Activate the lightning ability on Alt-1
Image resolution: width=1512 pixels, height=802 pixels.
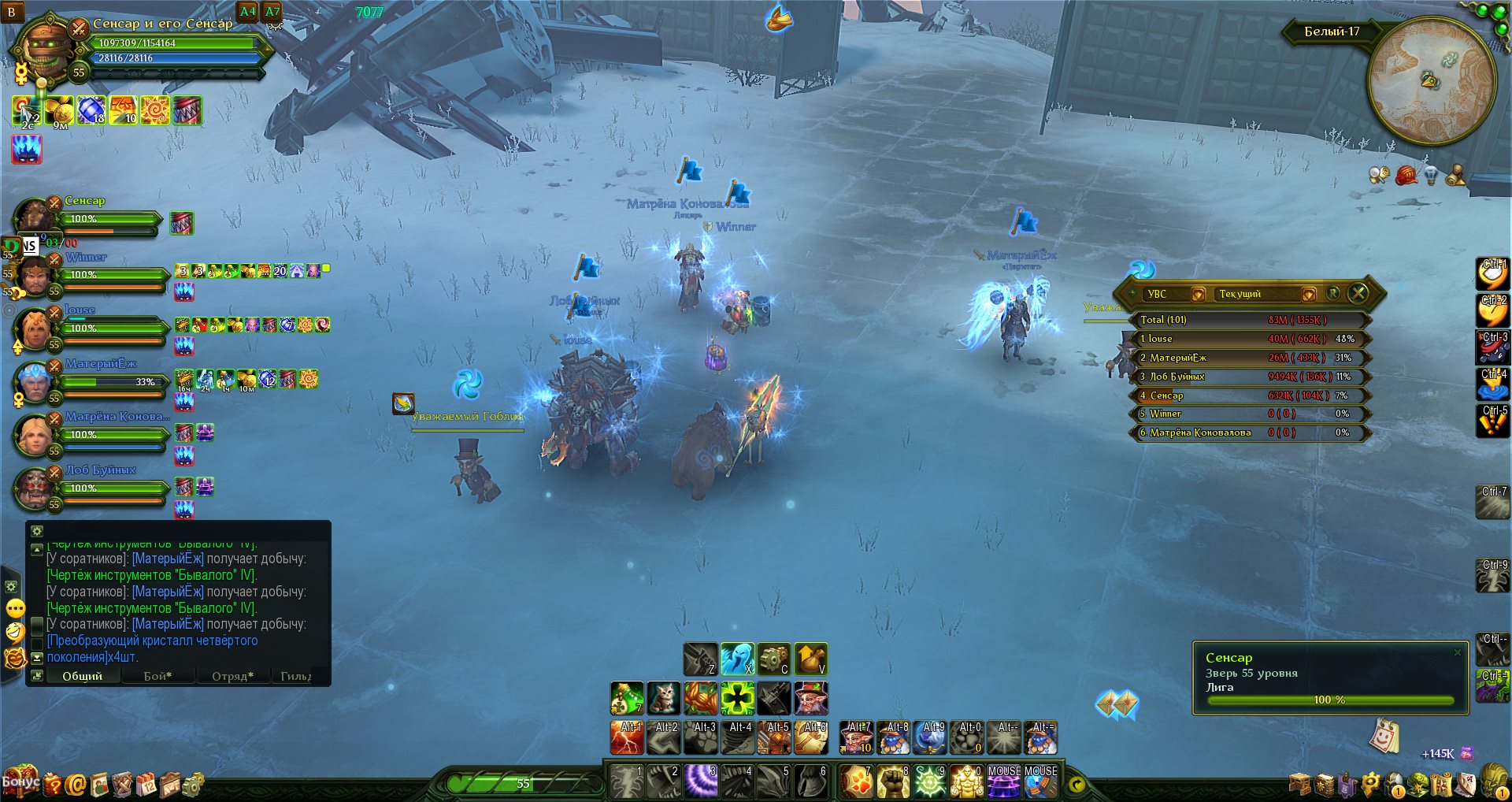(627, 738)
